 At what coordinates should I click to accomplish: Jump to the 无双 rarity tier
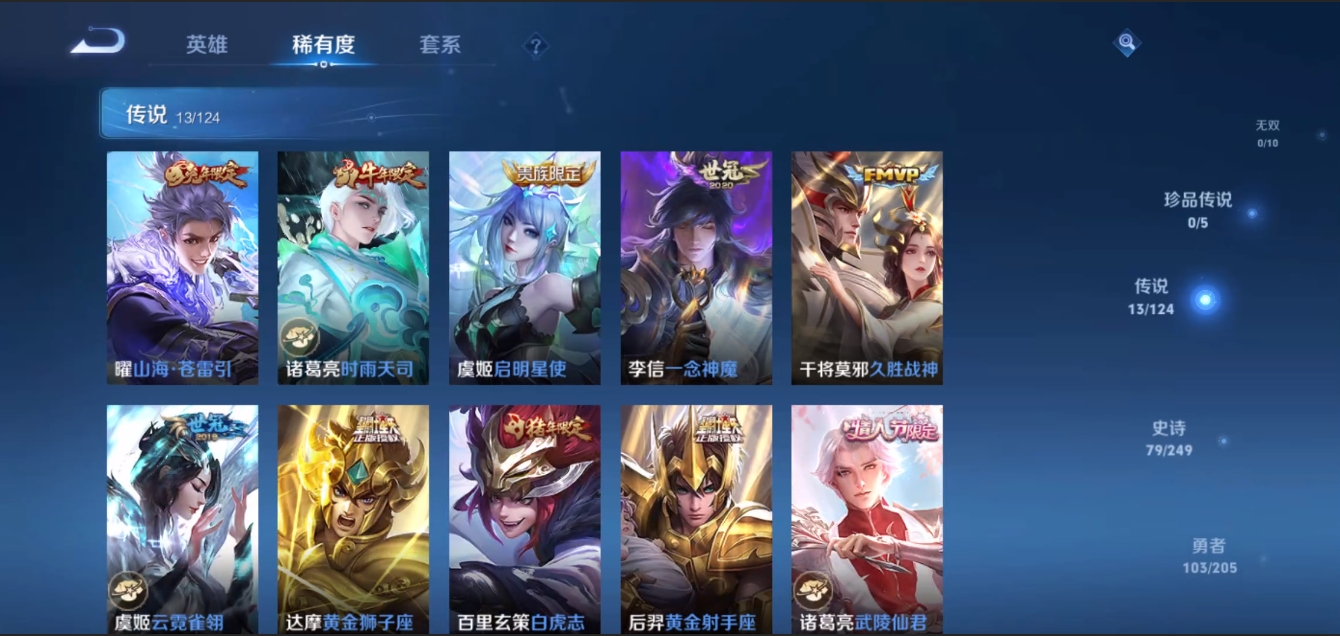click(1267, 132)
